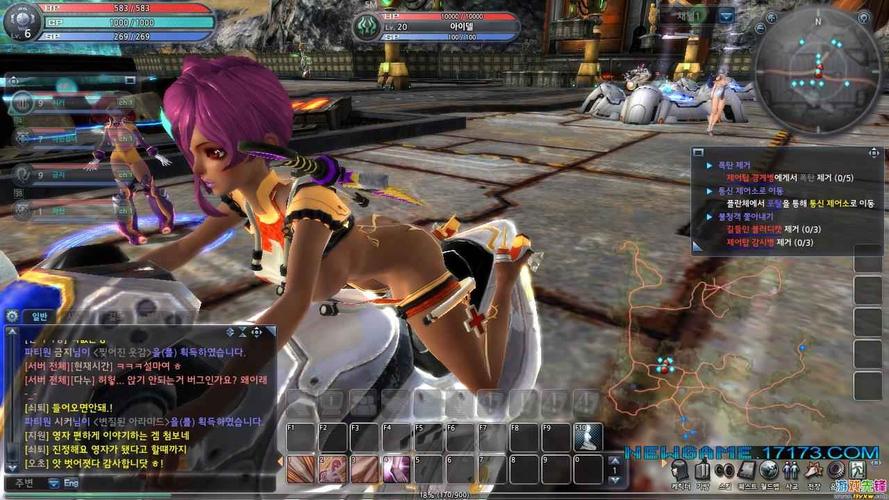Activate the skill in hotbar slot 2

[x=333, y=468]
